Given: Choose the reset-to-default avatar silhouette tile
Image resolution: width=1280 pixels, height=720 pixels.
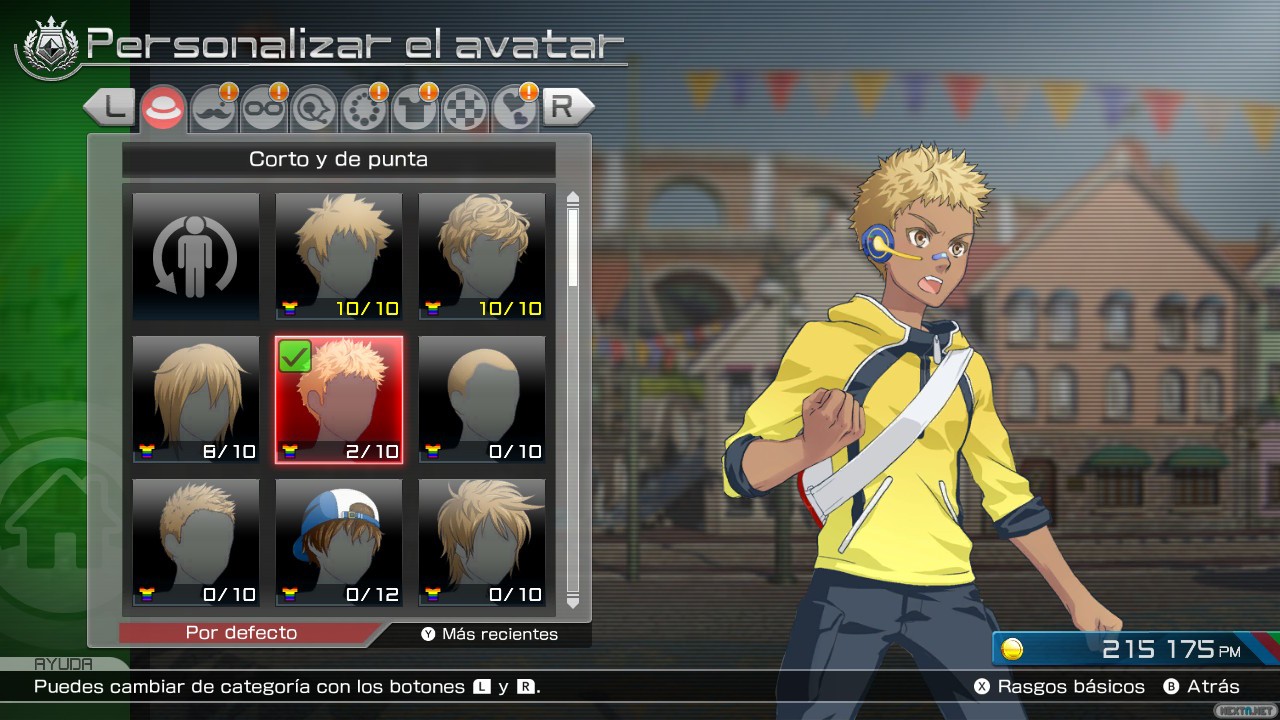Looking at the screenshot, I should tap(196, 257).
